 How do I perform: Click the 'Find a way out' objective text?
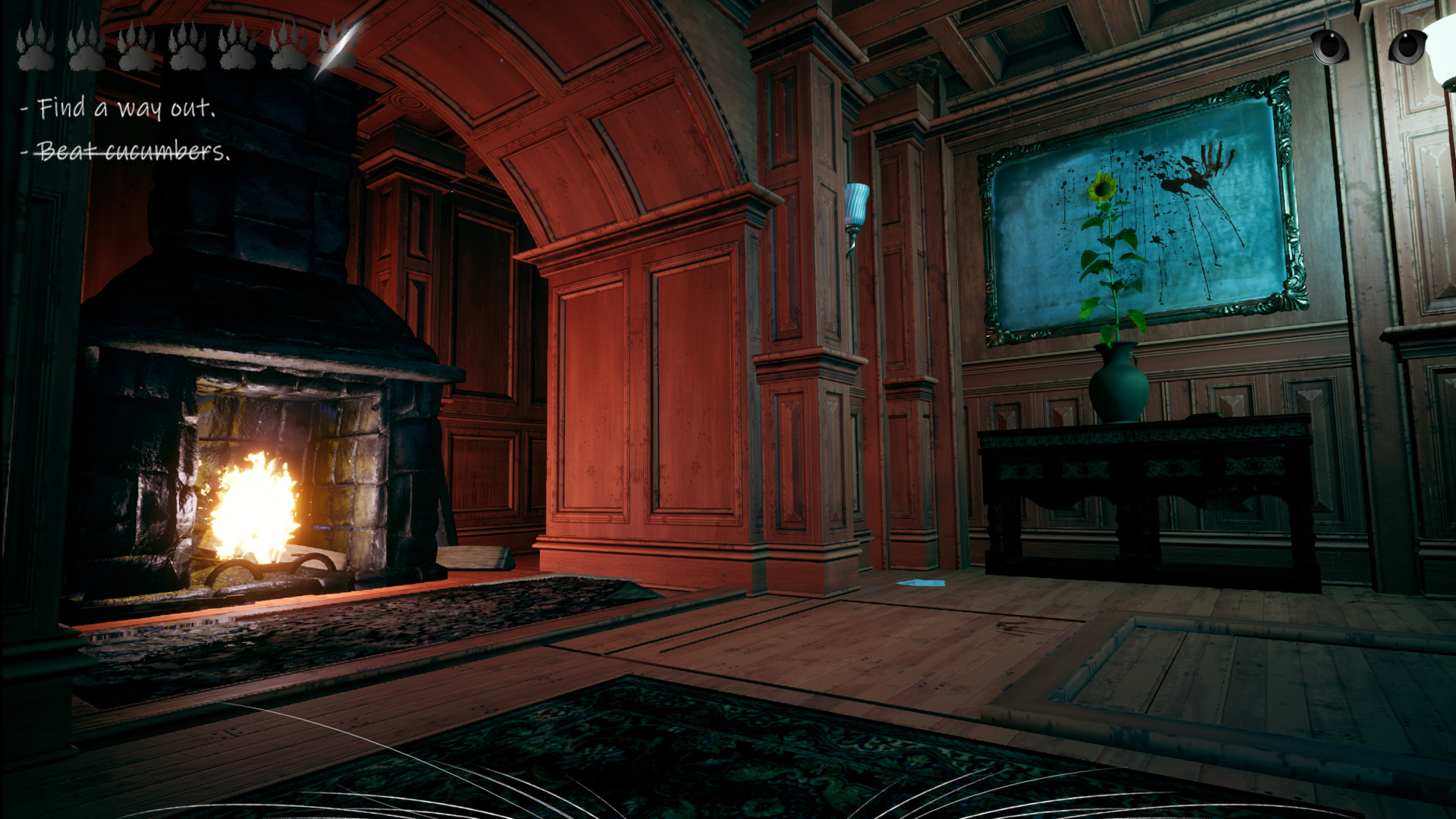[x=121, y=108]
